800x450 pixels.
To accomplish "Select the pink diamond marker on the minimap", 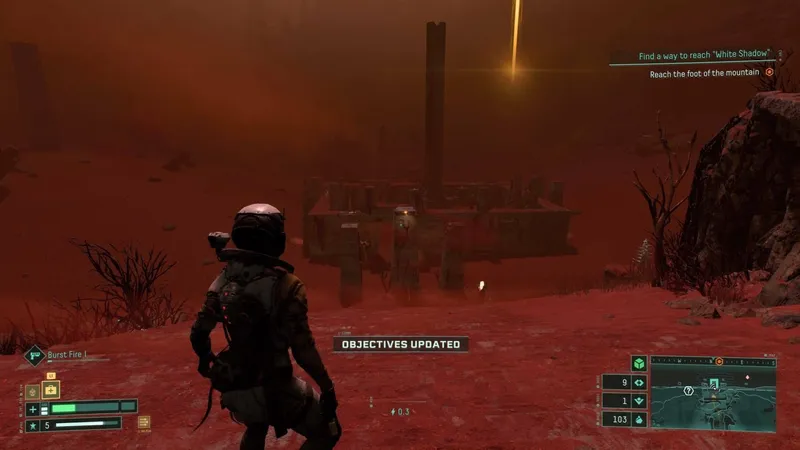I will 745,379.
